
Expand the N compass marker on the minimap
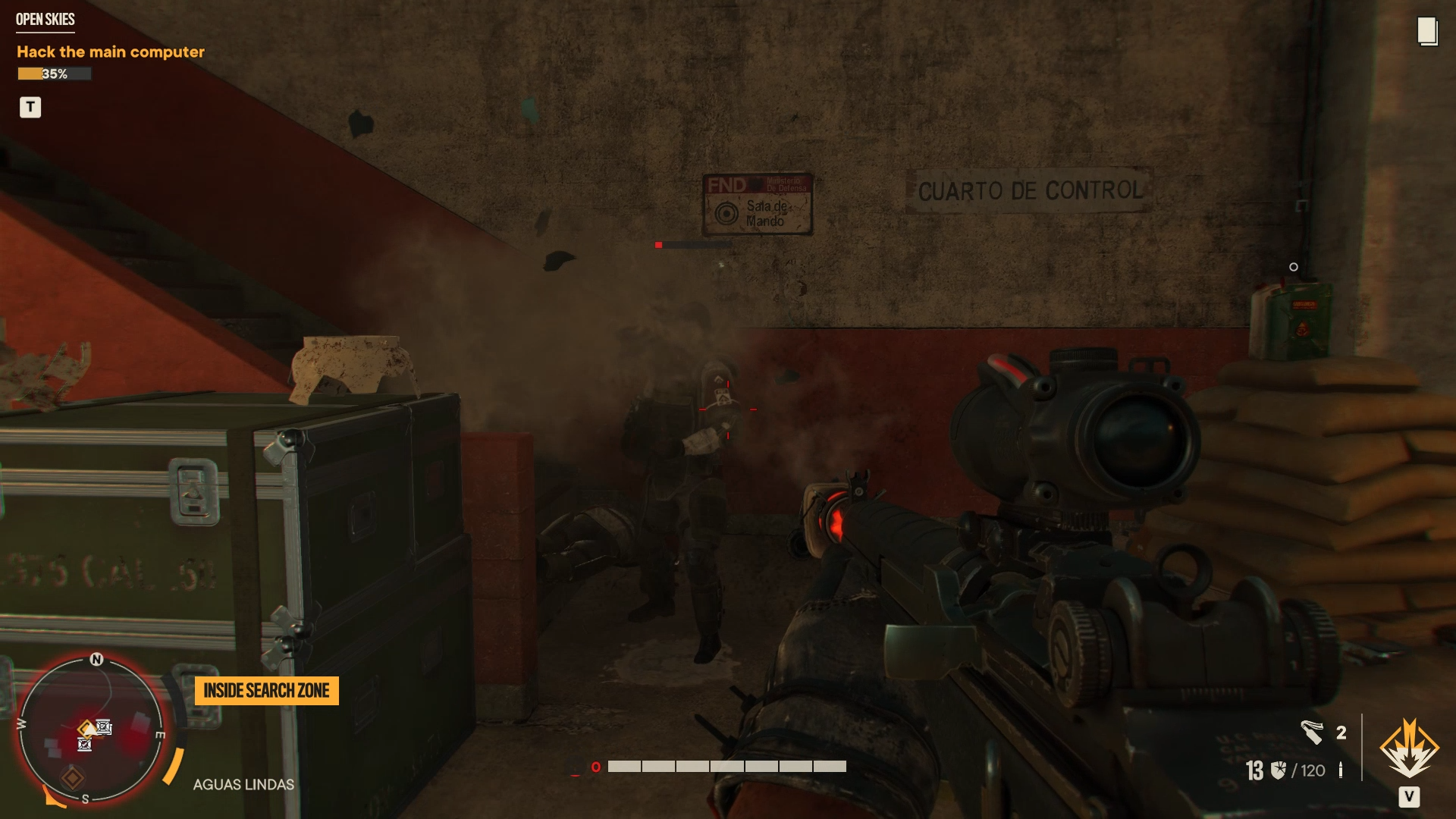tap(96, 659)
